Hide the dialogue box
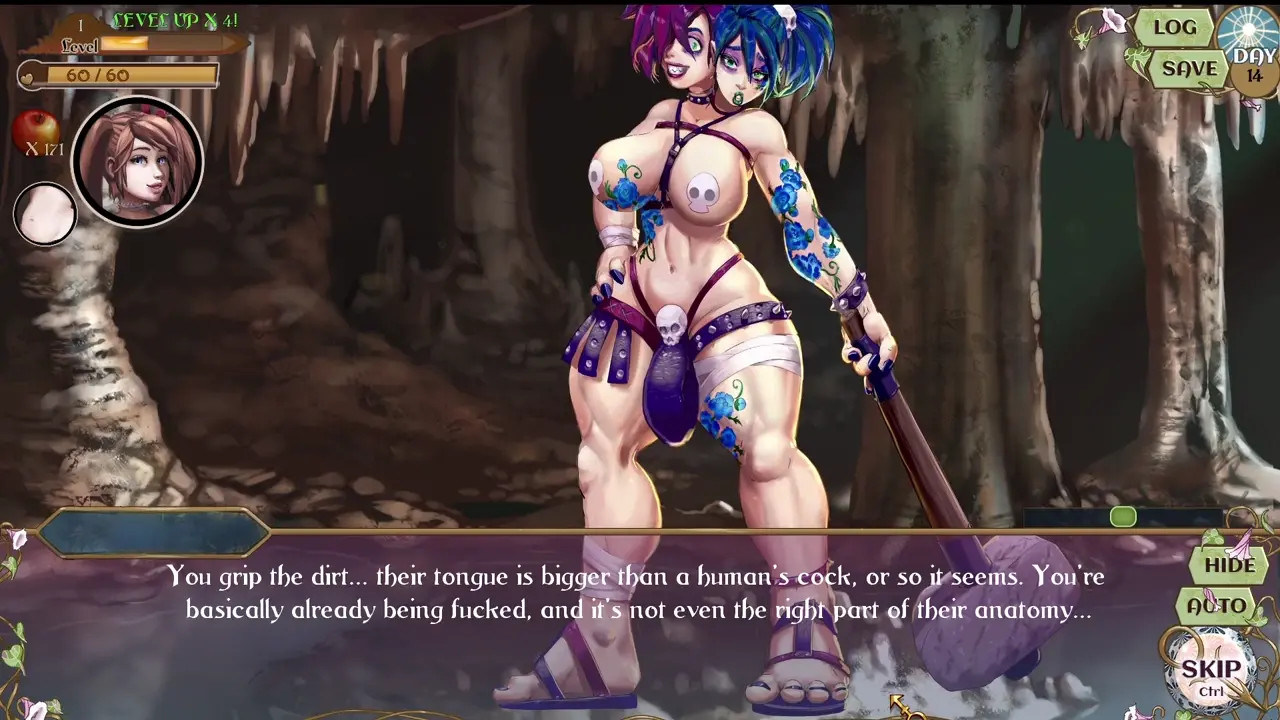Viewport: 1280px width, 720px height. point(1229,565)
